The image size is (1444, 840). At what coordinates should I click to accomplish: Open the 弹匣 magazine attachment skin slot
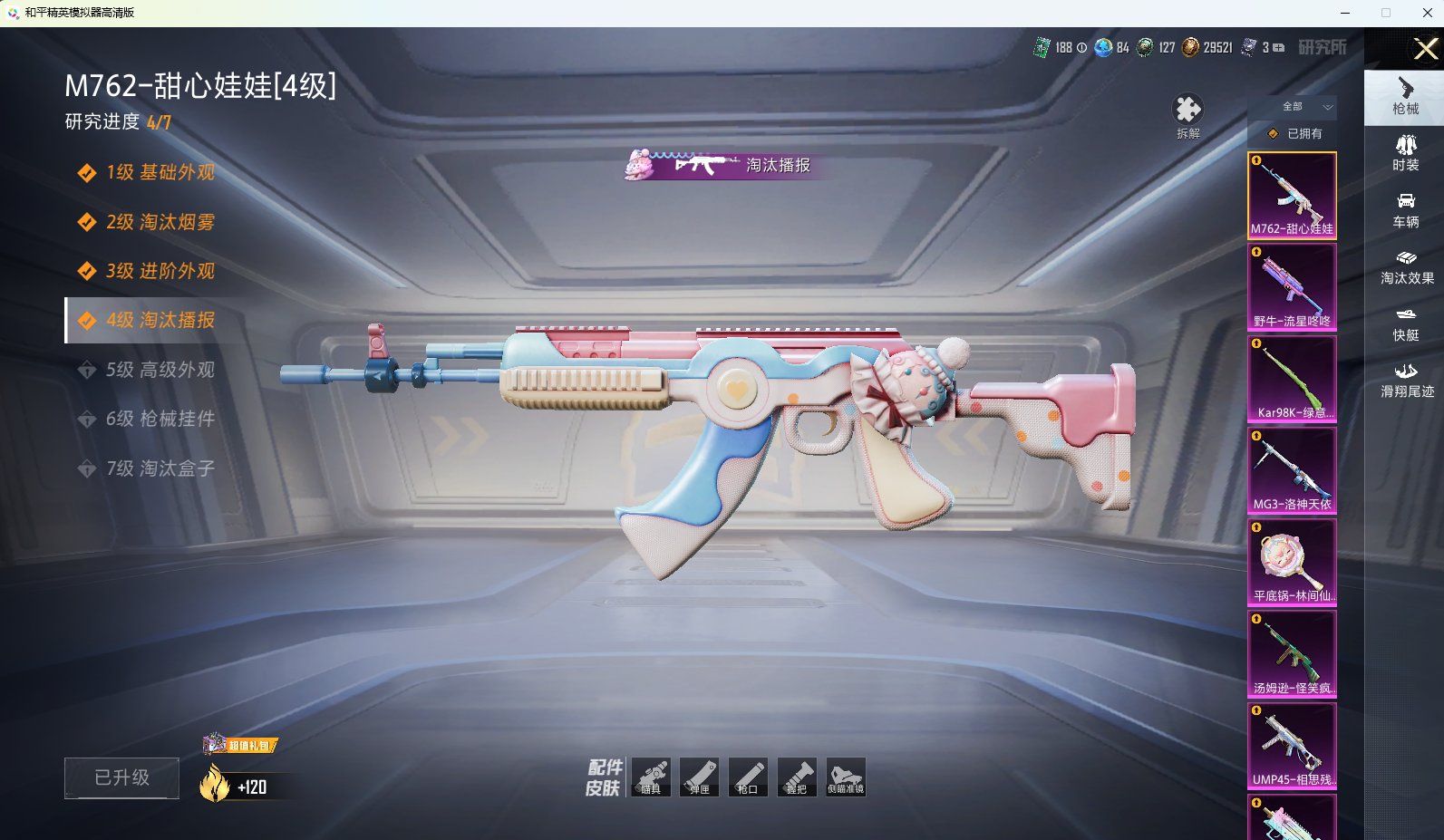point(699,777)
